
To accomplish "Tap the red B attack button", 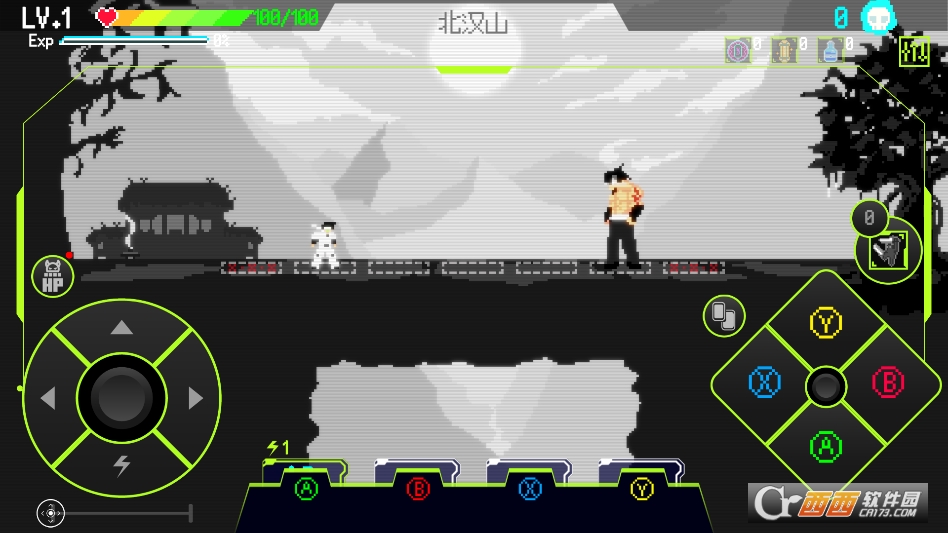I will point(887,382).
